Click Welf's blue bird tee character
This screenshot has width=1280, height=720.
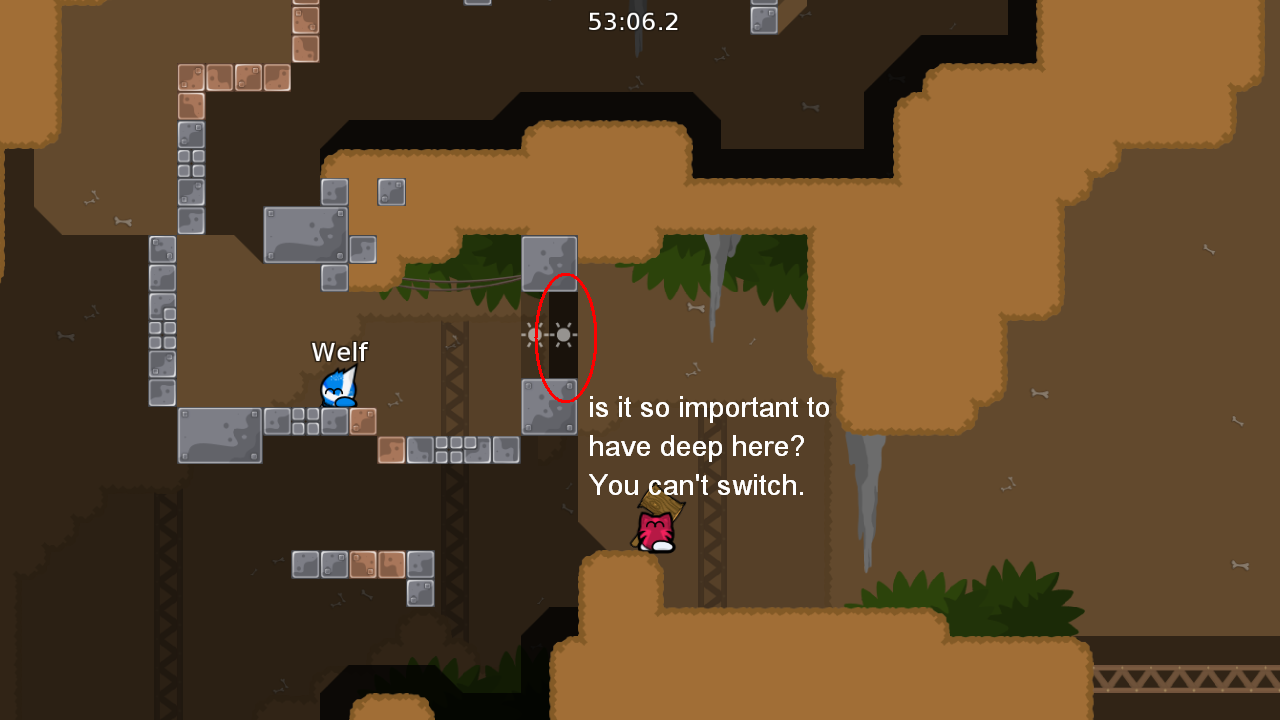point(337,390)
